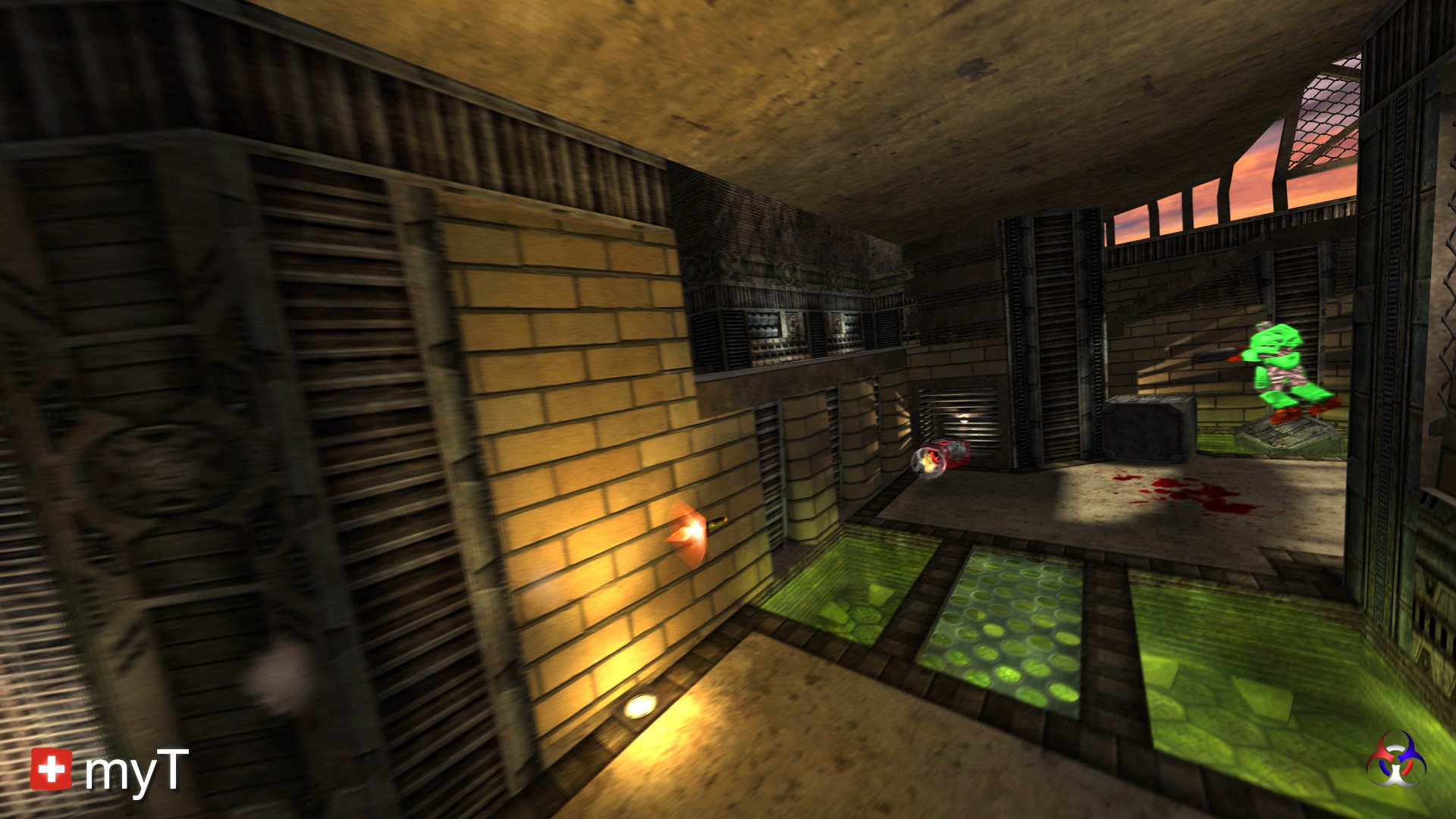Click the Swiss flag icon
Viewport: 1456px width, 819px height.
tap(51, 769)
